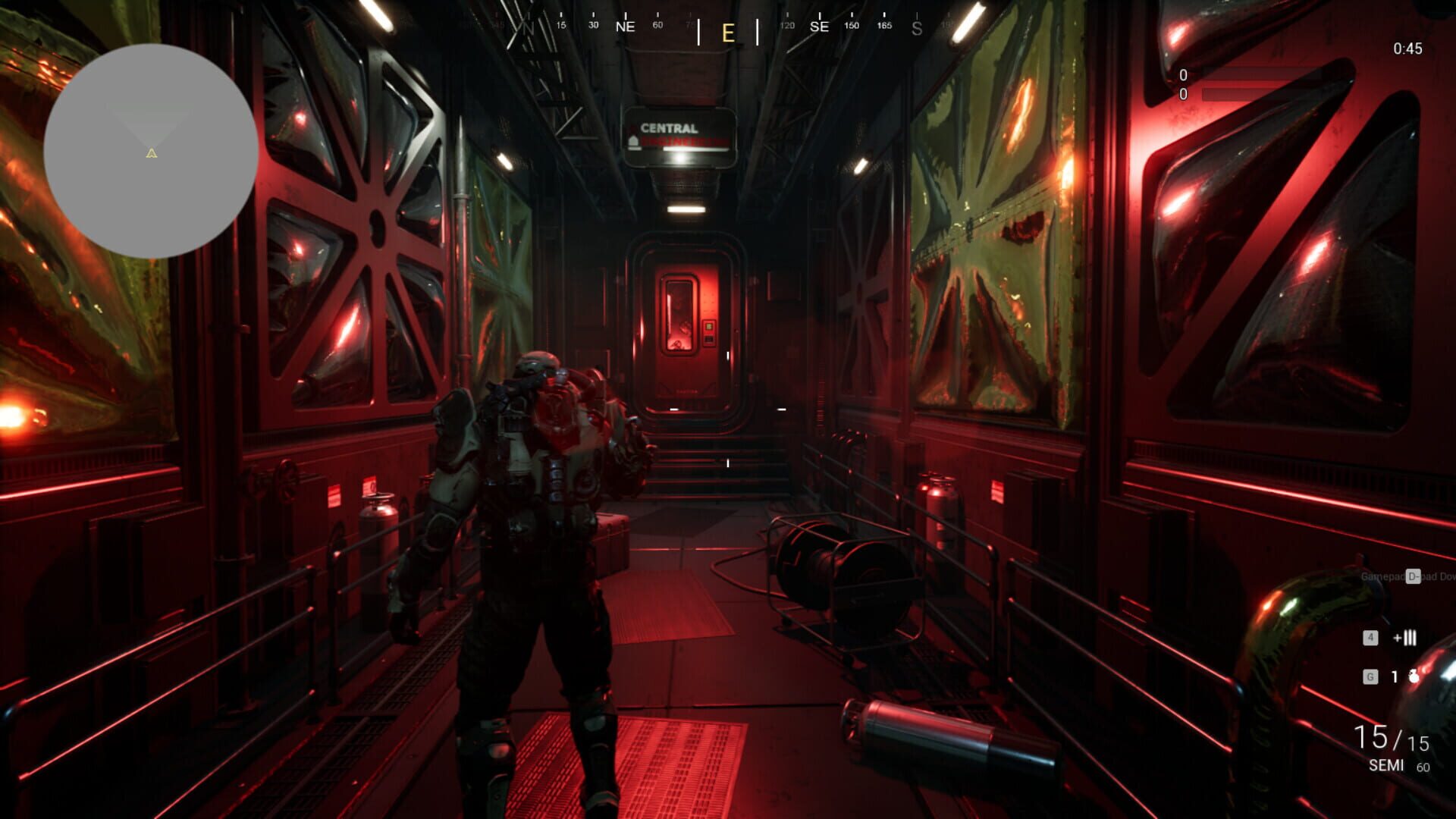The height and width of the screenshot is (819, 1456).
Task: Select the SE label on the compass bar
Action: (x=820, y=27)
